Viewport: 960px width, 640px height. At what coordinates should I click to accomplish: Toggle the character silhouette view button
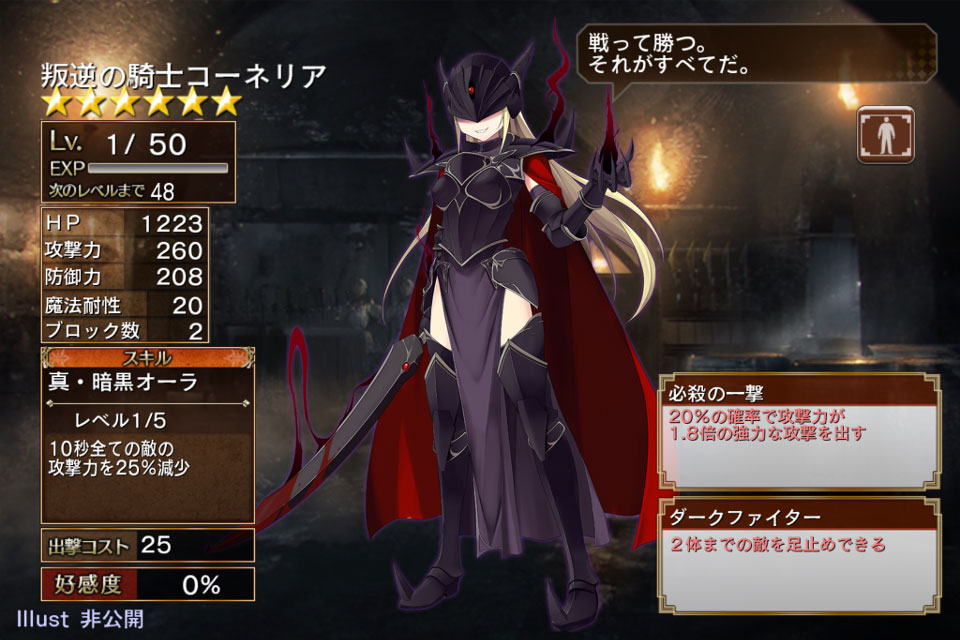885,134
